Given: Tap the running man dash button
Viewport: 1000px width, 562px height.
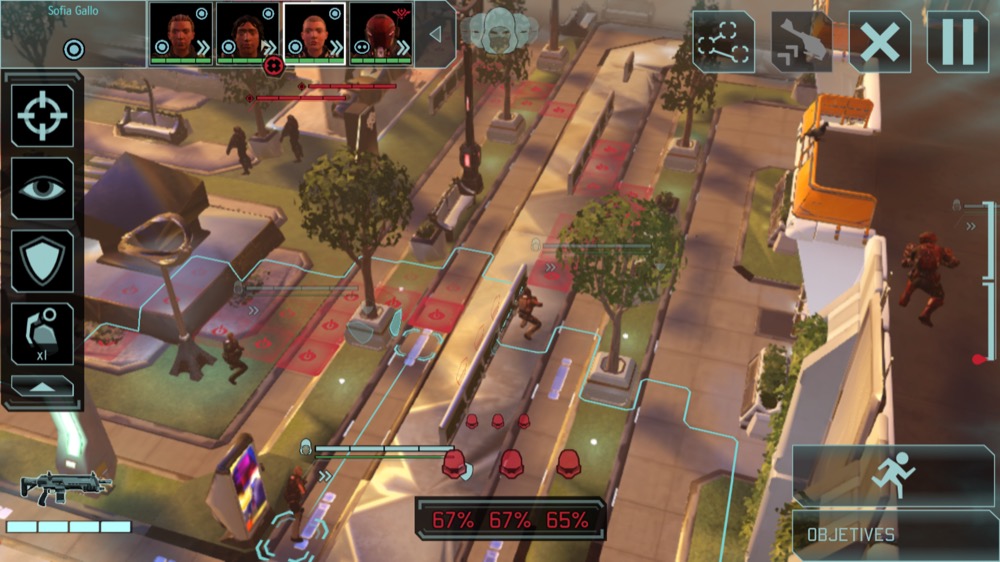Looking at the screenshot, I should pyautogui.click(x=894, y=475).
